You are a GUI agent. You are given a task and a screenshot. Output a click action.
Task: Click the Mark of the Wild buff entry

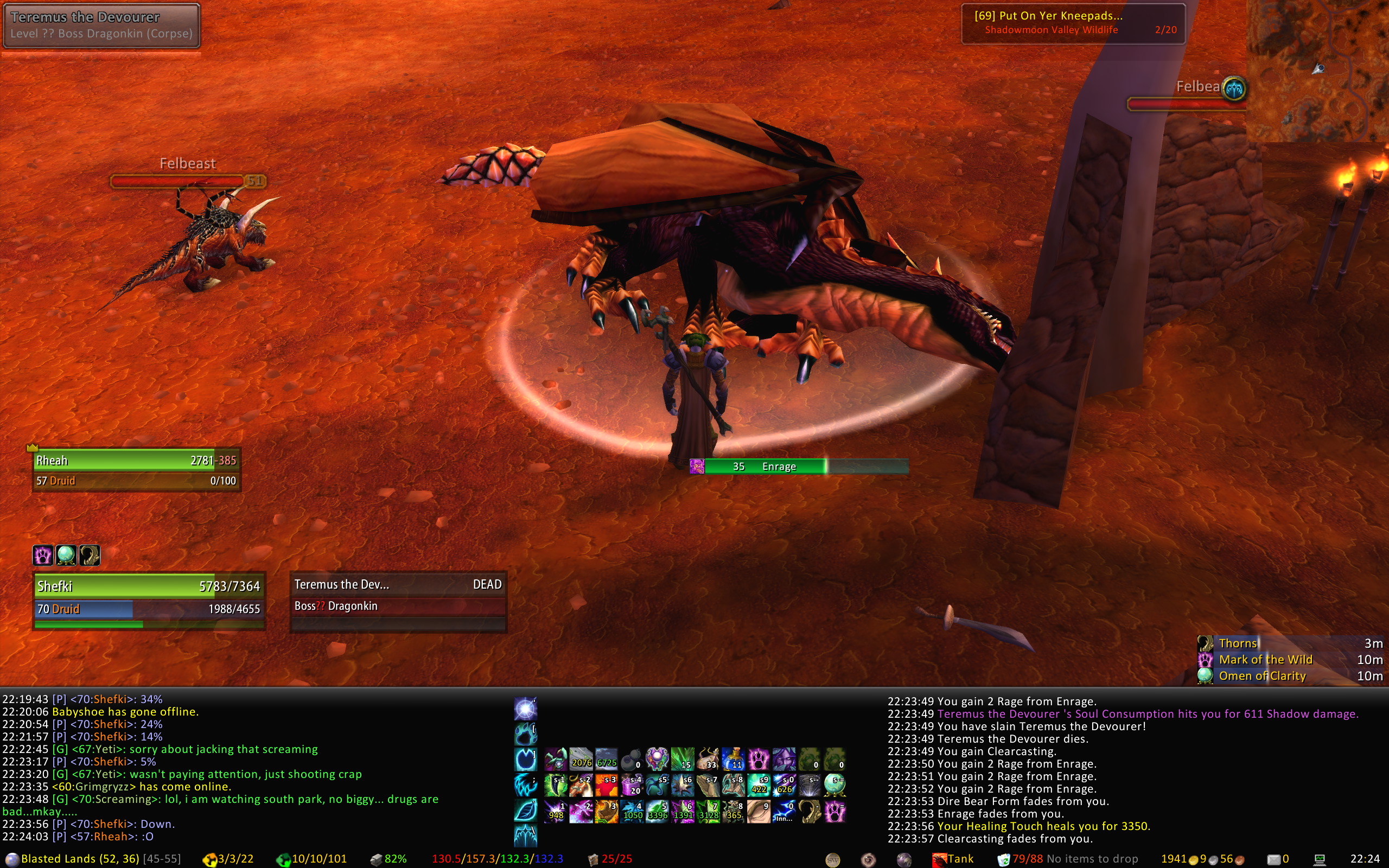tap(1265, 660)
